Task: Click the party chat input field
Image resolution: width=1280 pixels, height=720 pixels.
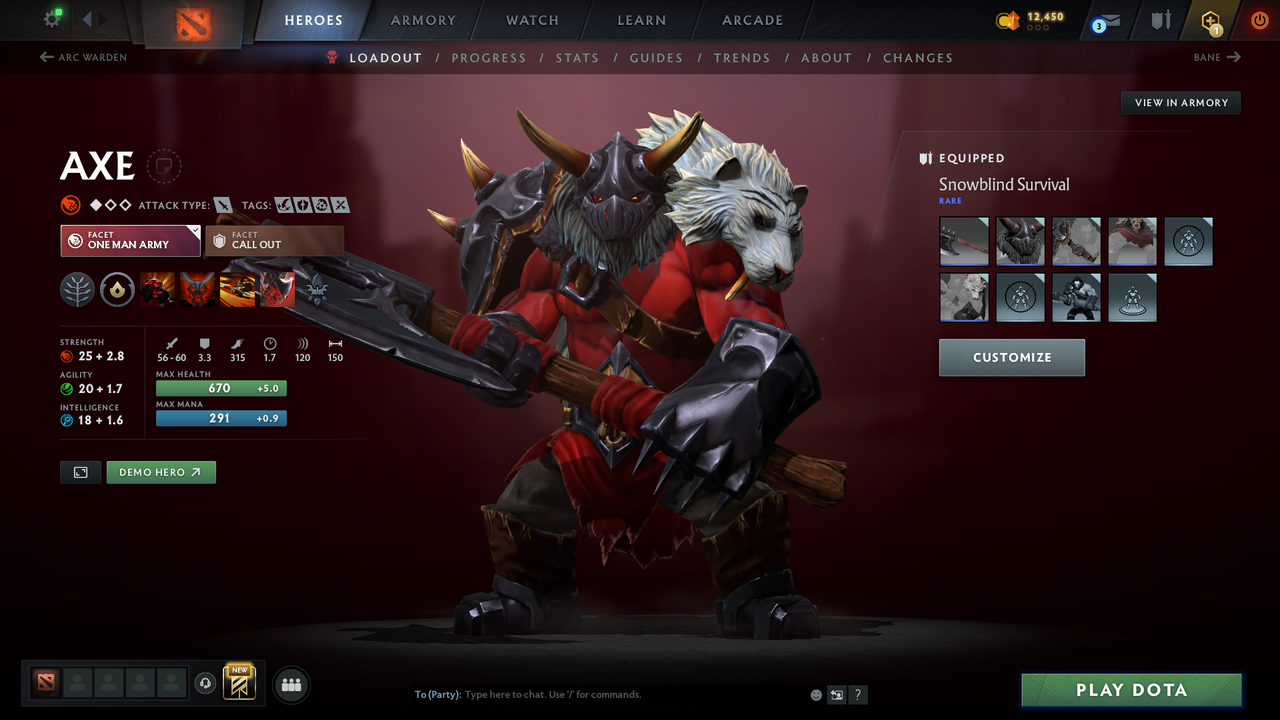Action: 560,694
